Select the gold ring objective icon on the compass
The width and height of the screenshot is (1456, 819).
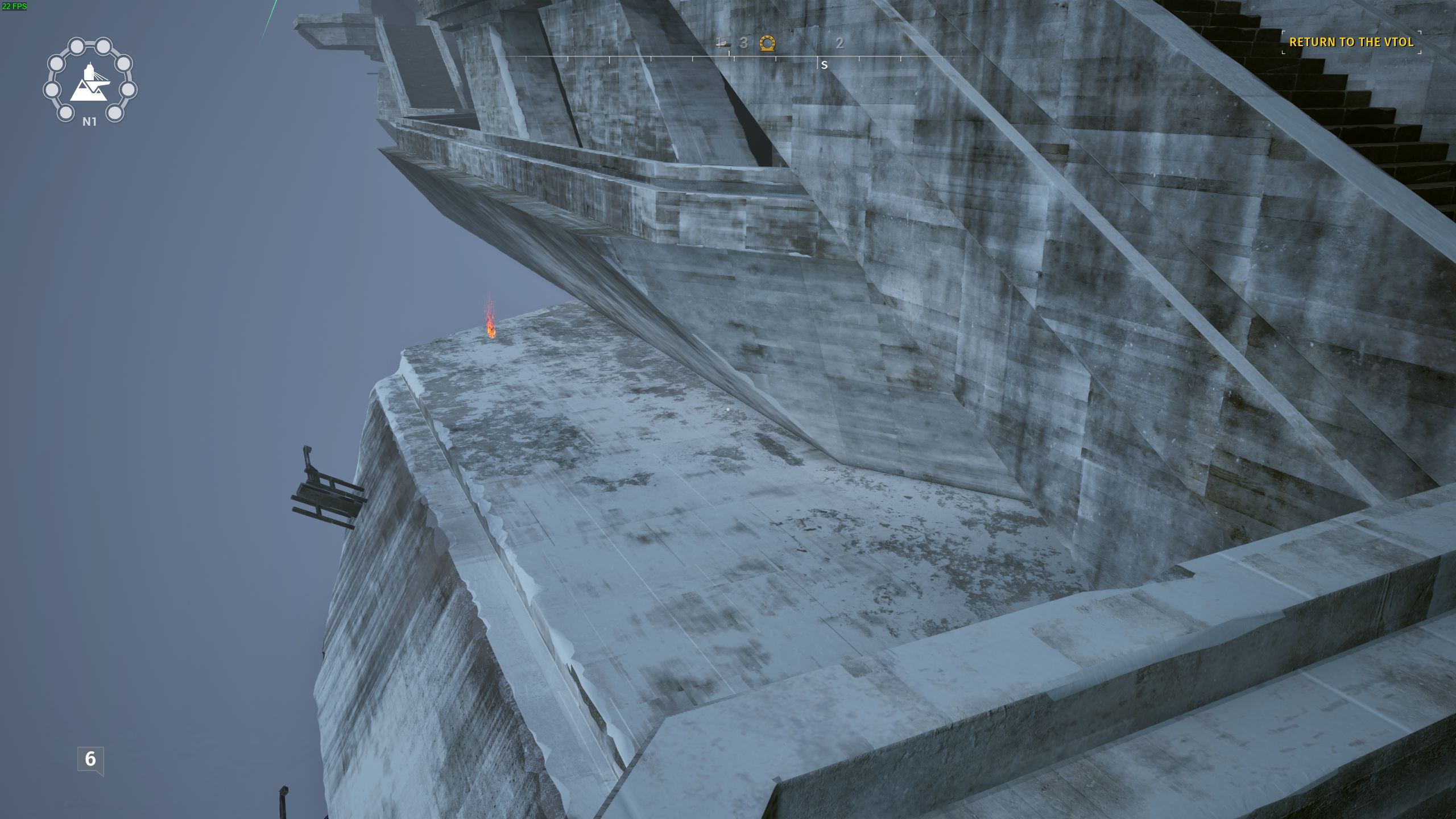coord(767,43)
